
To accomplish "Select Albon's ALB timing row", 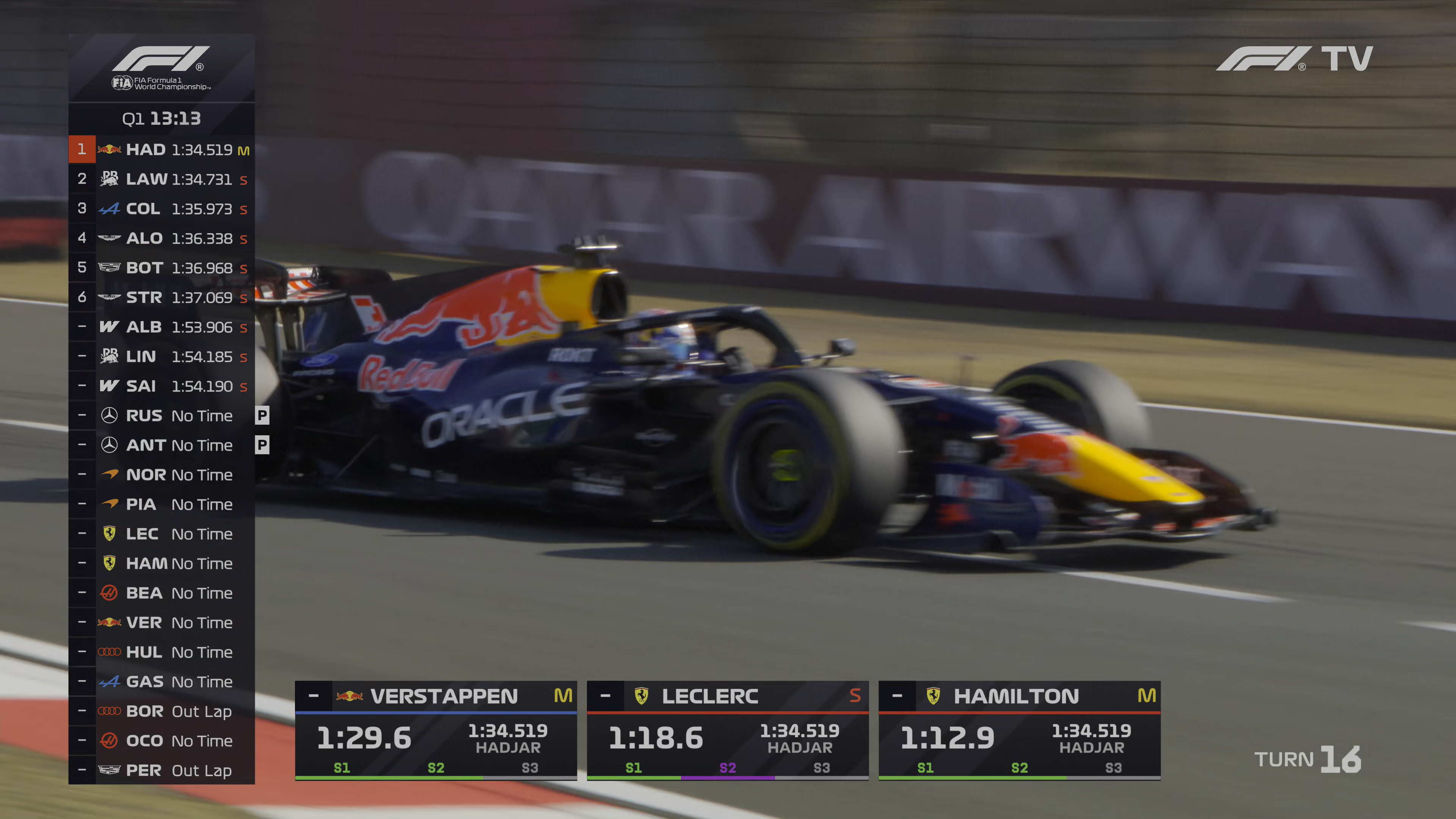I will pos(162,327).
